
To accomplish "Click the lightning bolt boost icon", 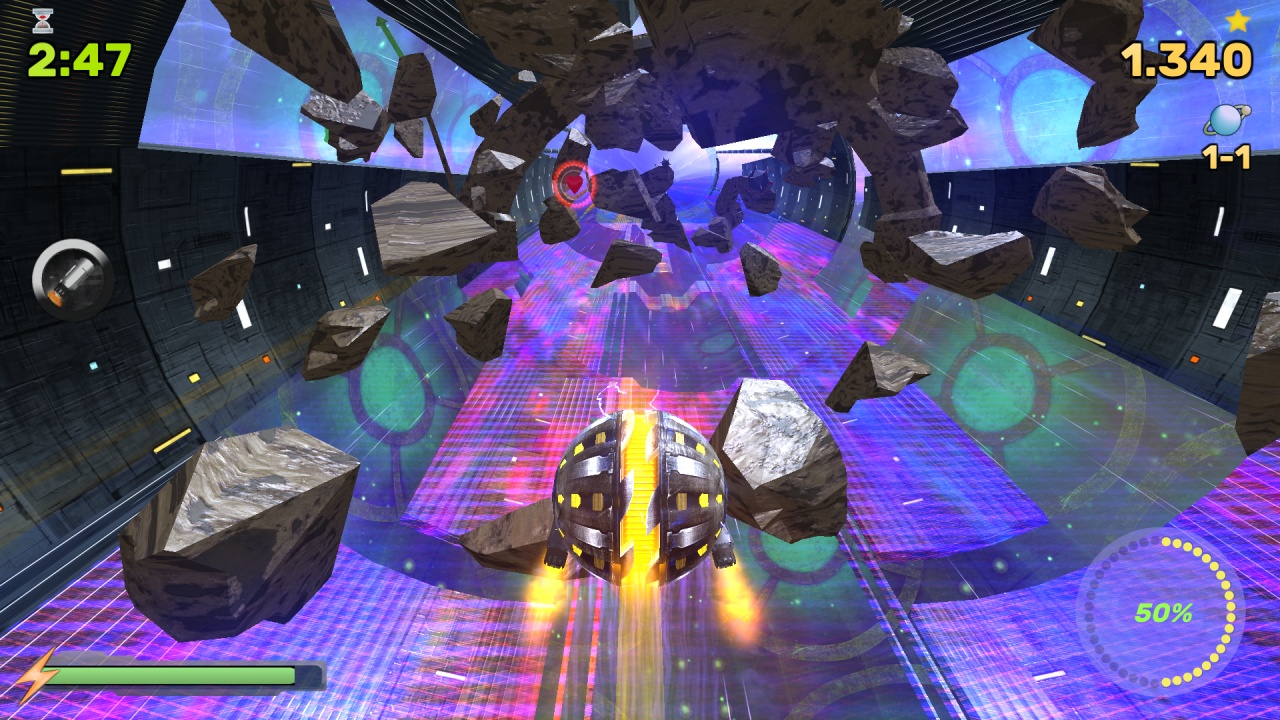I will click(38, 677).
